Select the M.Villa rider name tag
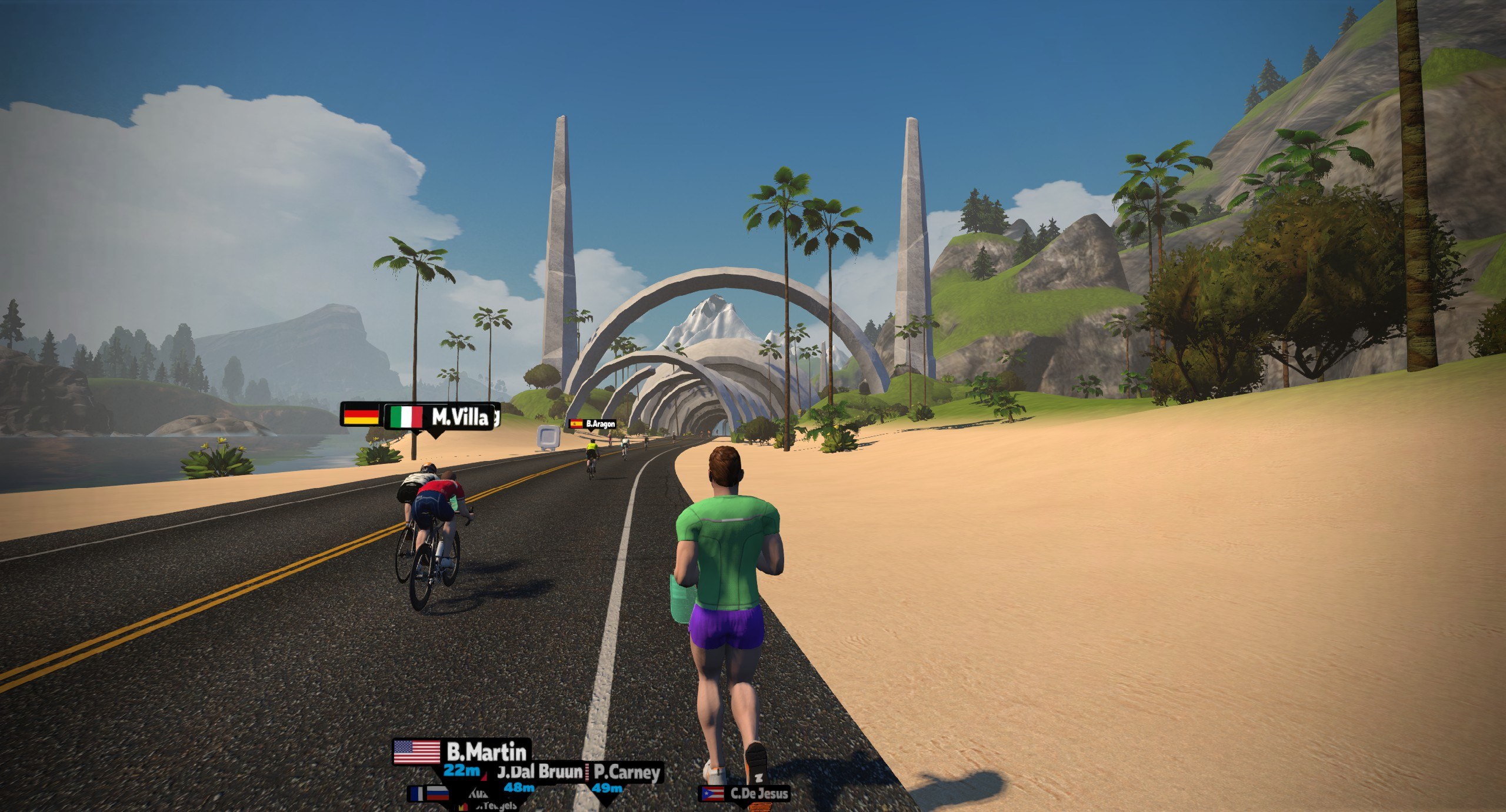Image resolution: width=1506 pixels, height=812 pixels. point(439,417)
